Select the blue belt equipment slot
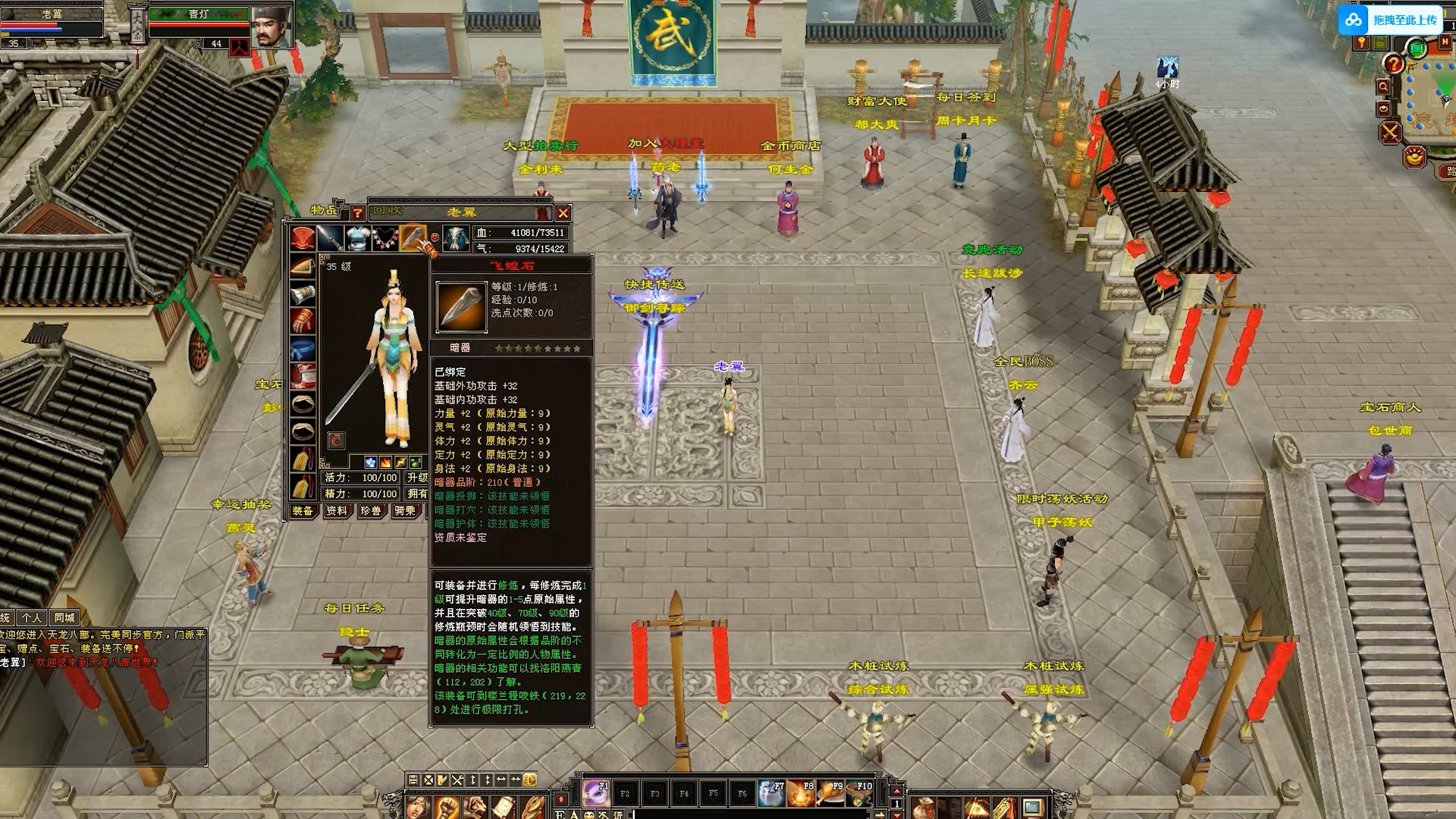This screenshot has height=819, width=1456. pyautogui.click(x=303, y=349)
